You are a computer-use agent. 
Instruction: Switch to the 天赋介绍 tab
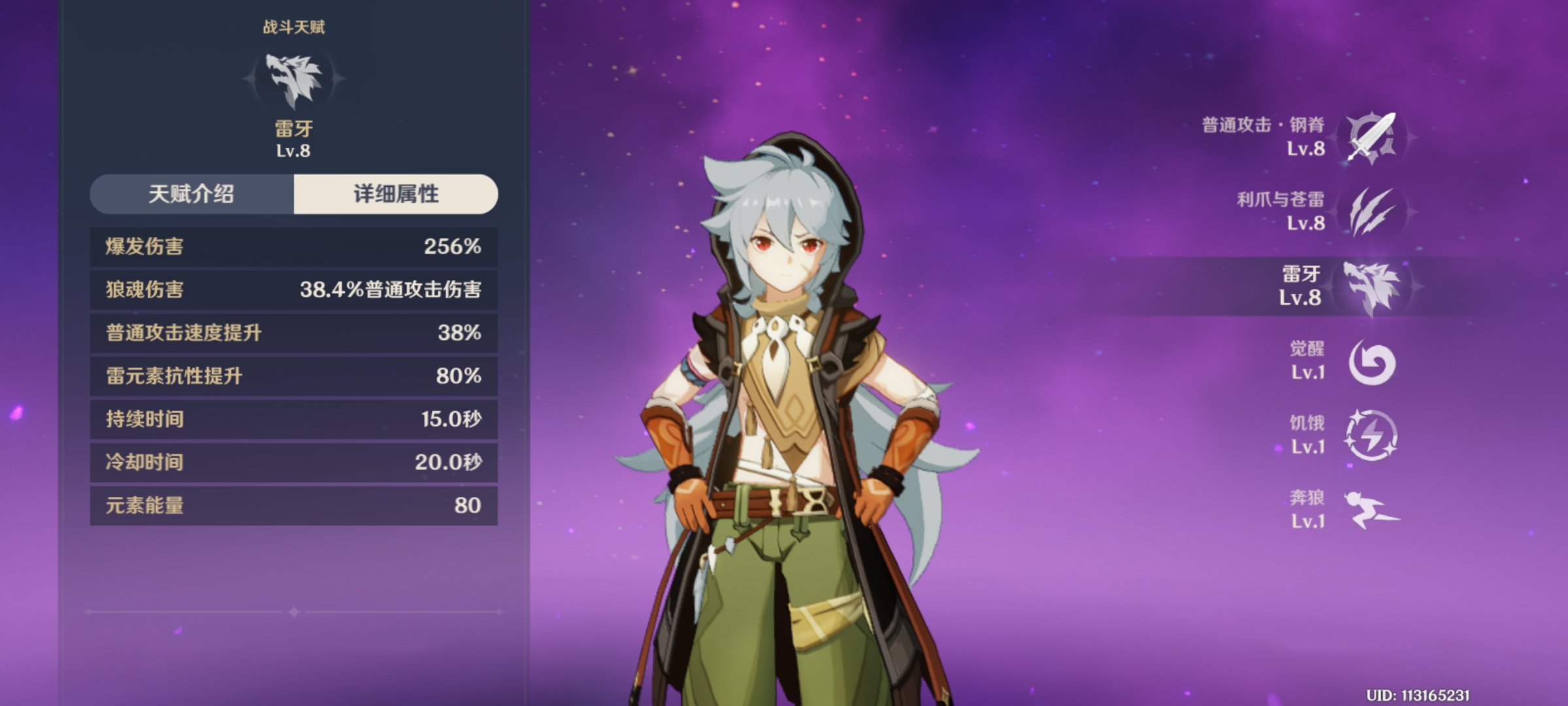[191, 194]
